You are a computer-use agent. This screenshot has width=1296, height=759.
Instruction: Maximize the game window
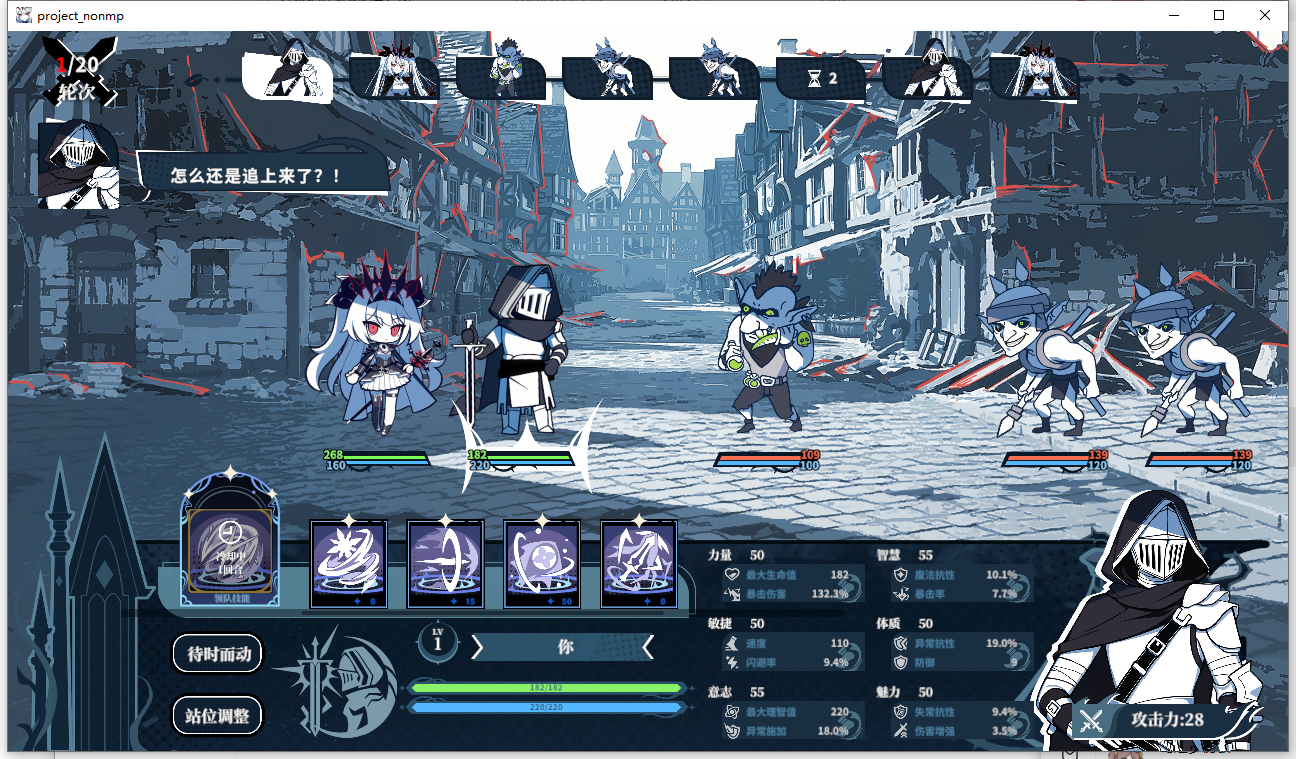[1219, 15]
